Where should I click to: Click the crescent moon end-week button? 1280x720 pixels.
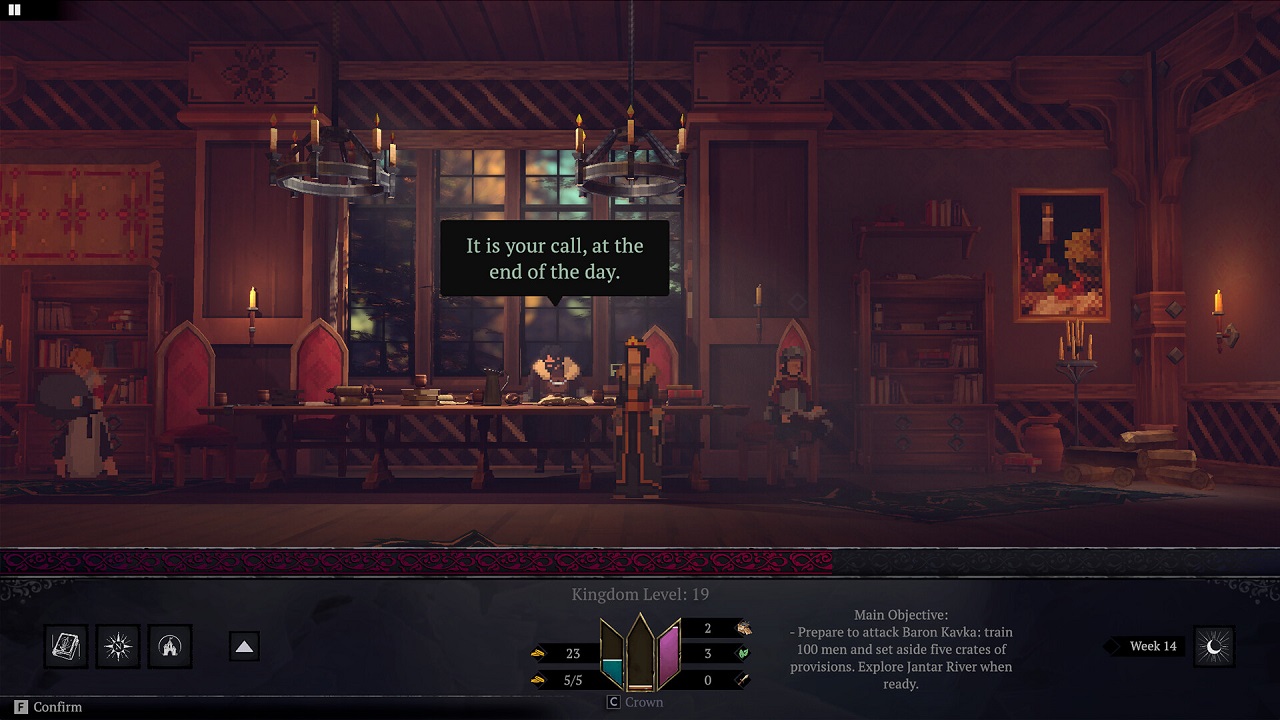(1214, 647)
